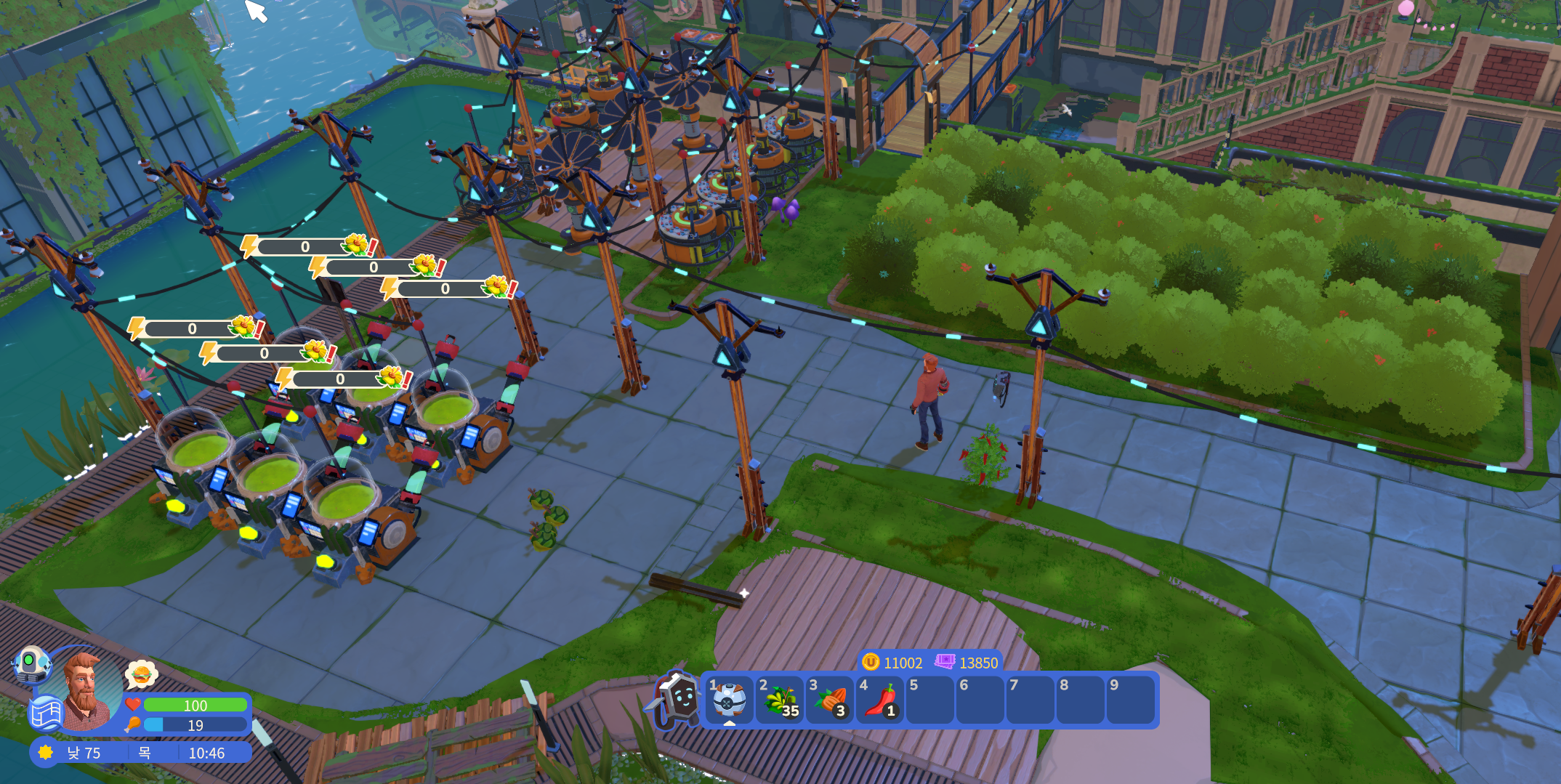Click the purple ticket currency icon
Image resolution: width=1561 pixels, height=784 pixels.
point(945,663)
